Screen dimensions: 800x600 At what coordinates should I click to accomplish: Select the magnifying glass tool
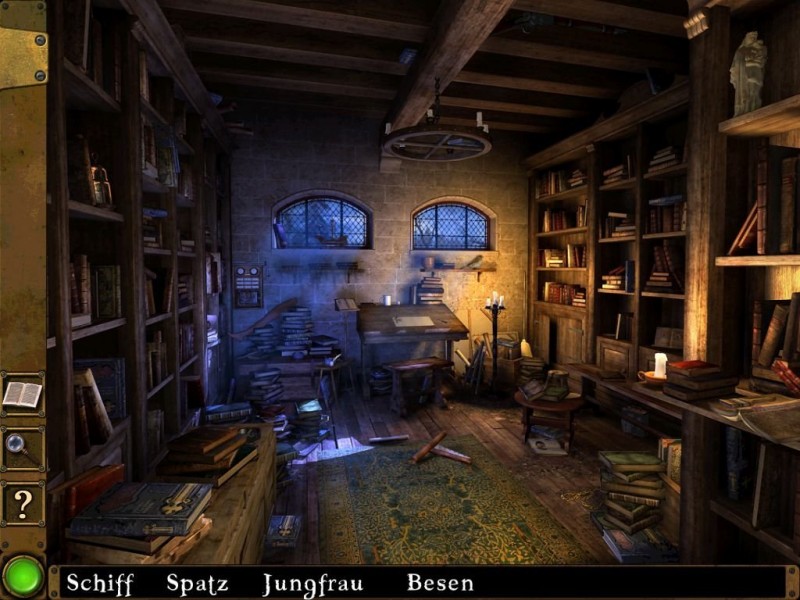click(22, 449)
